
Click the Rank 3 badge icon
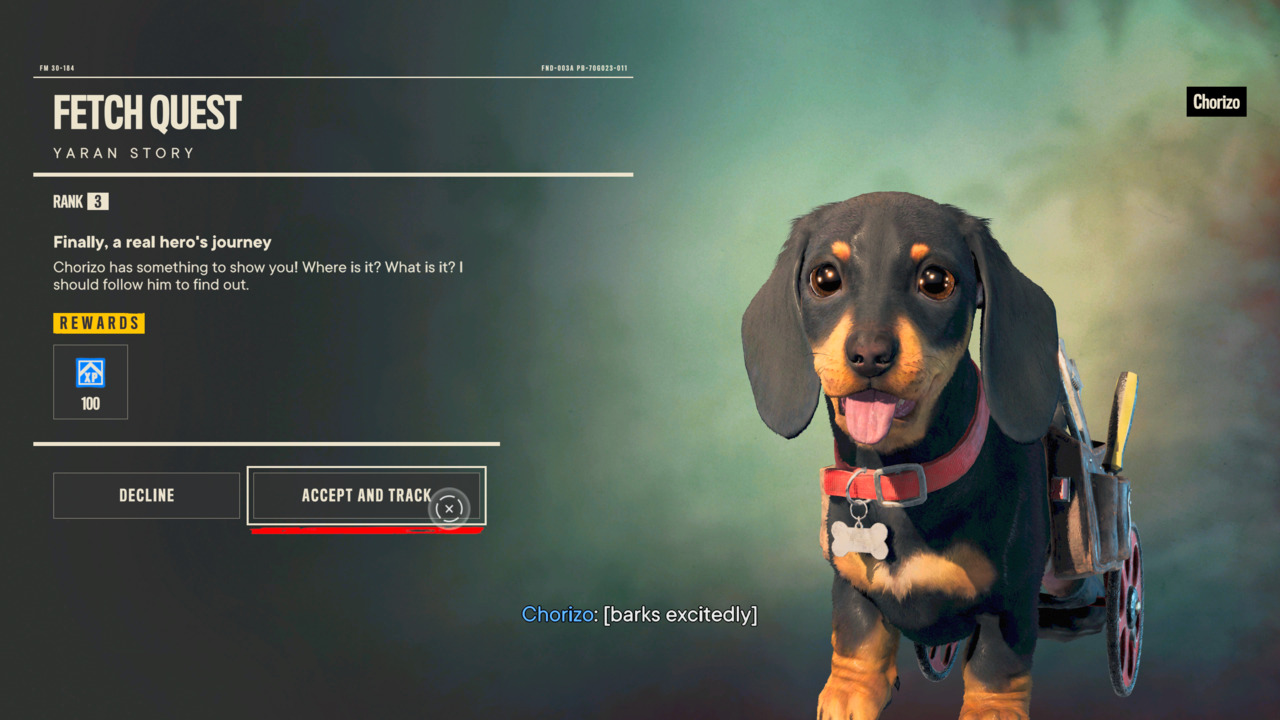98,201
